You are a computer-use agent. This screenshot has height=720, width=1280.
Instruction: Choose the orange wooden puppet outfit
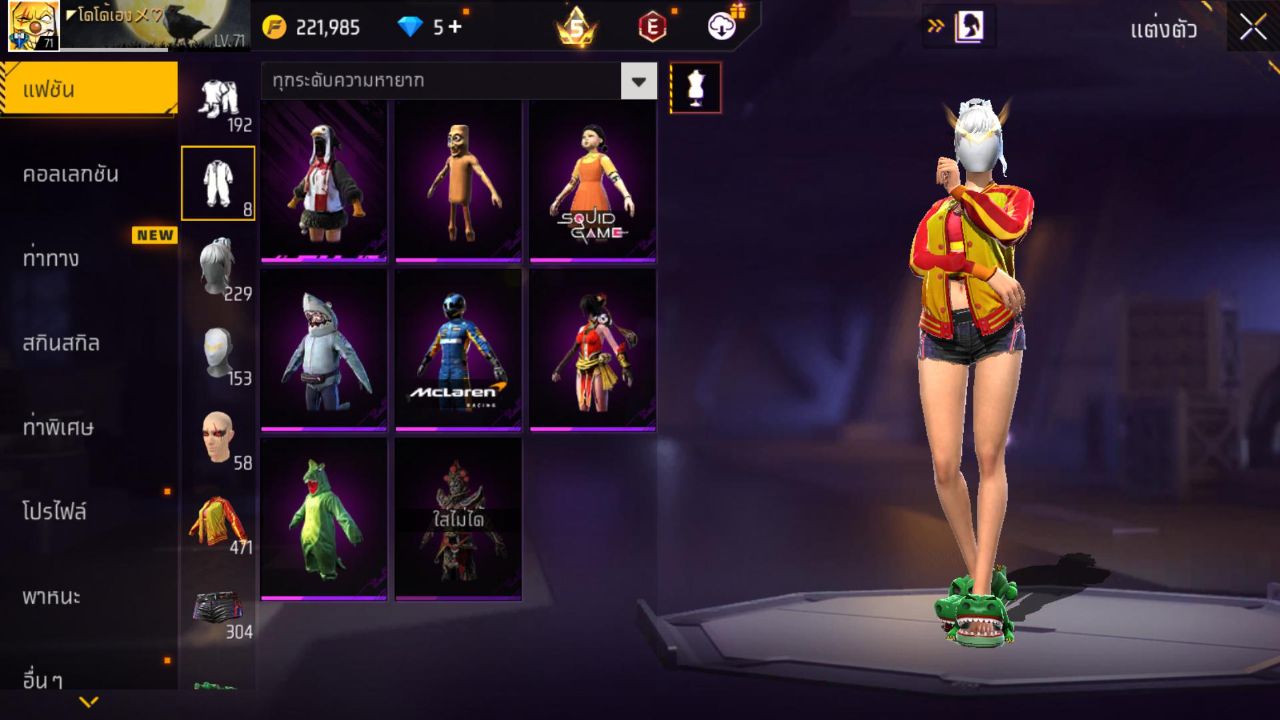(458, 181)
